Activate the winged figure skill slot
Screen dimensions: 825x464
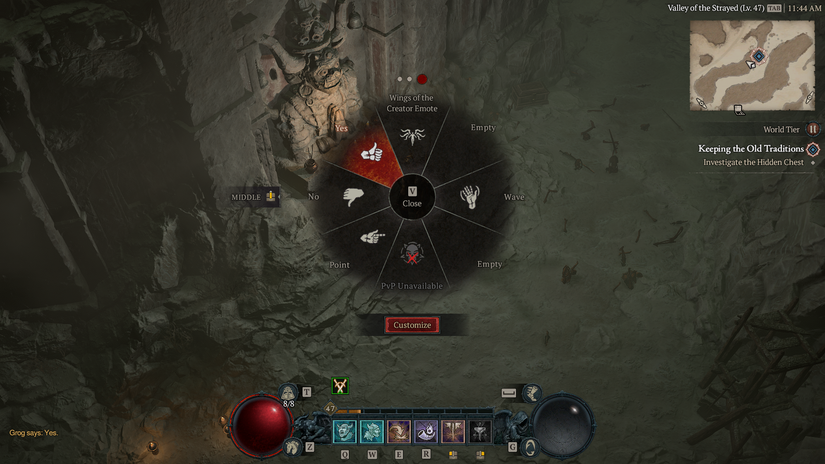tap(453, 432)
